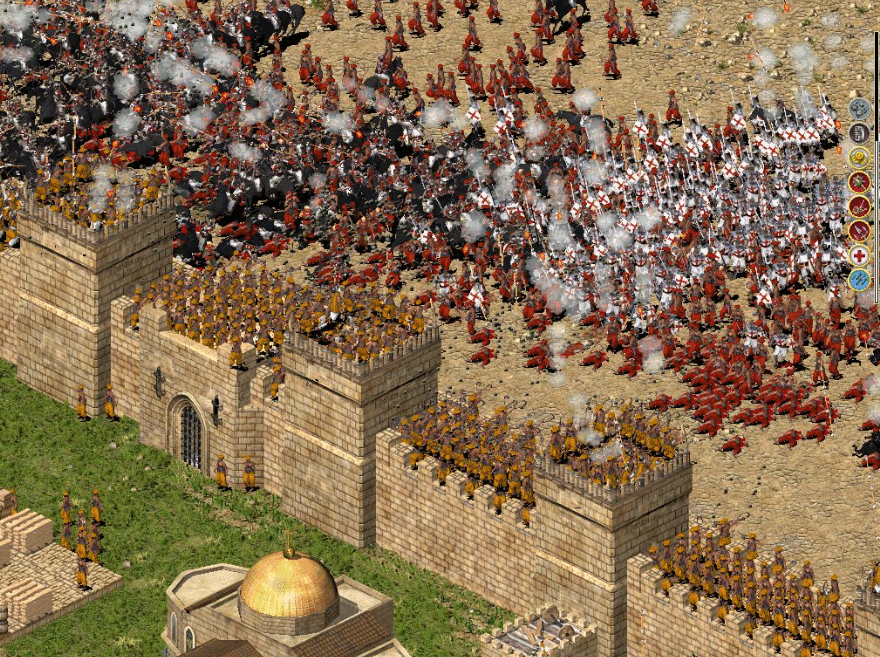
Task: Click the grey stones power icon
Action: pos(859,108)
